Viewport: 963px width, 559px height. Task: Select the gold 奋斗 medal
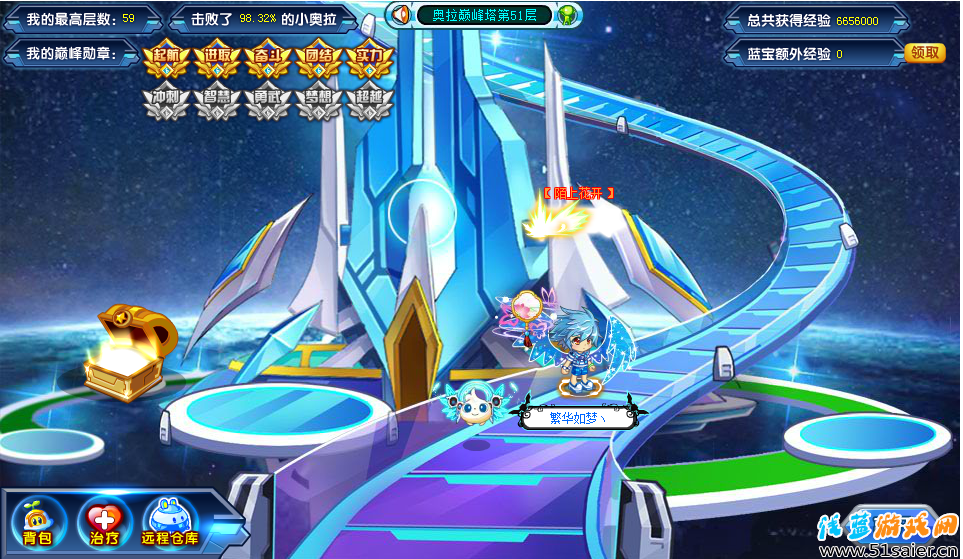268,60
